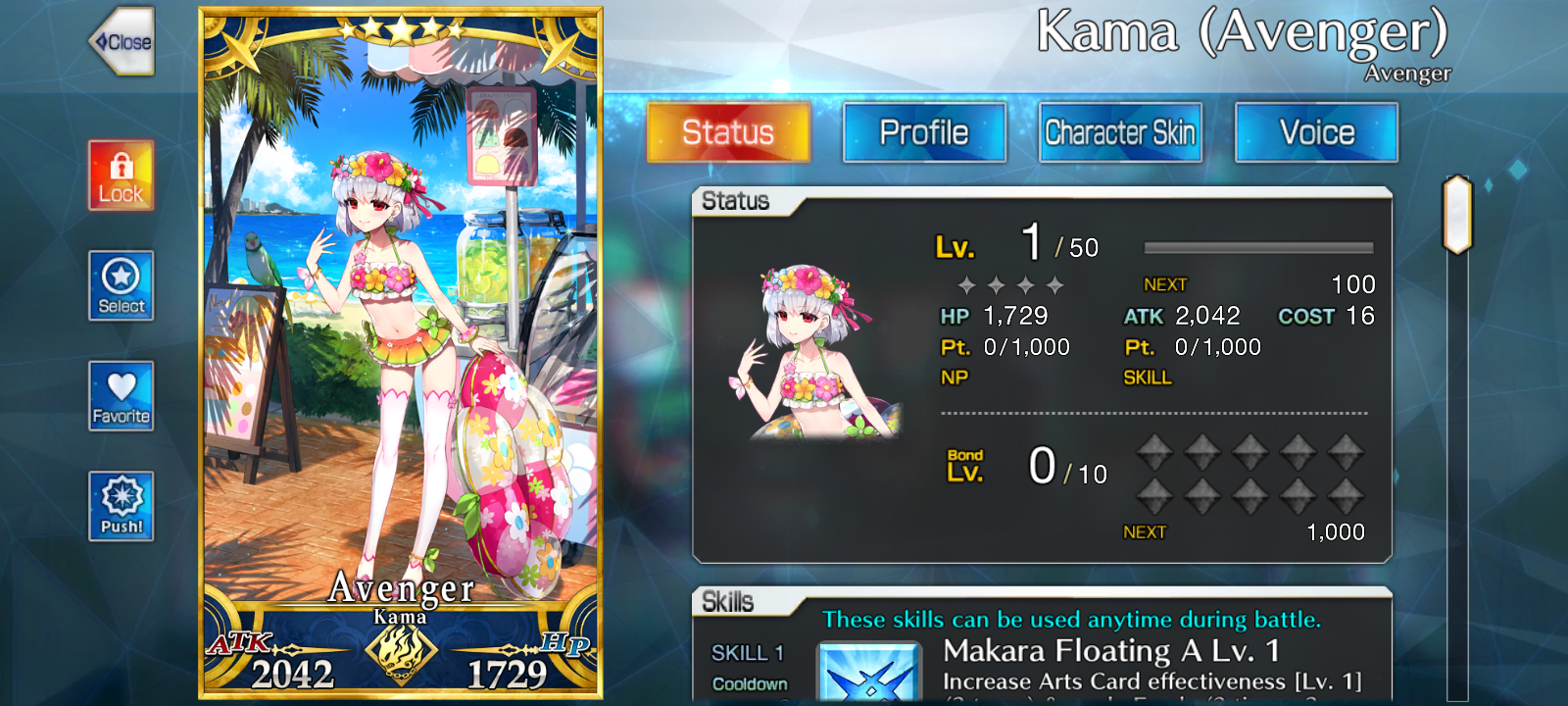This screenshot has width=1568, height=706.
Task: Activate the Push! button
Action: (121, 506)
